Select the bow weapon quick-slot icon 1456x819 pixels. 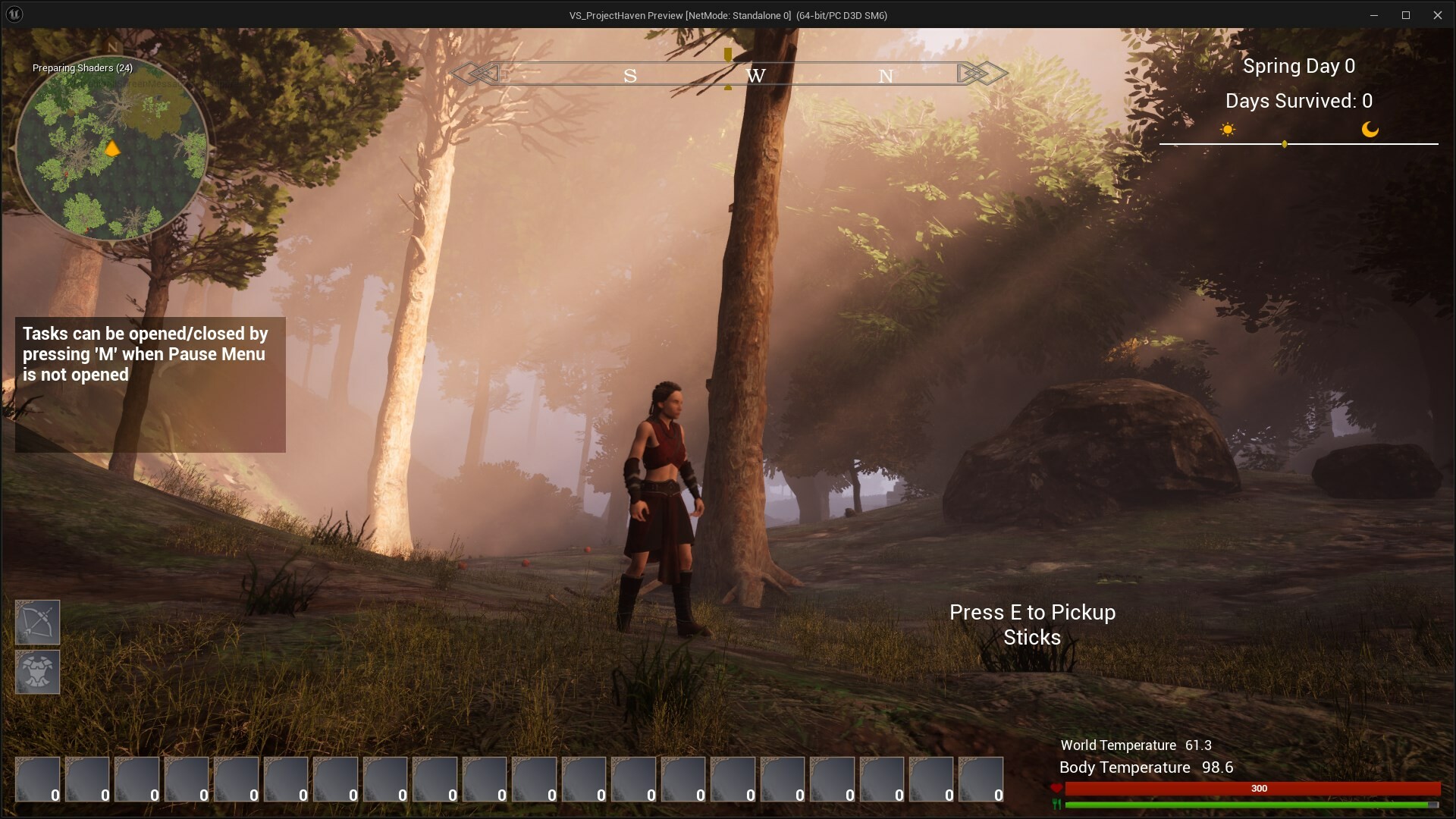[36, 622]
